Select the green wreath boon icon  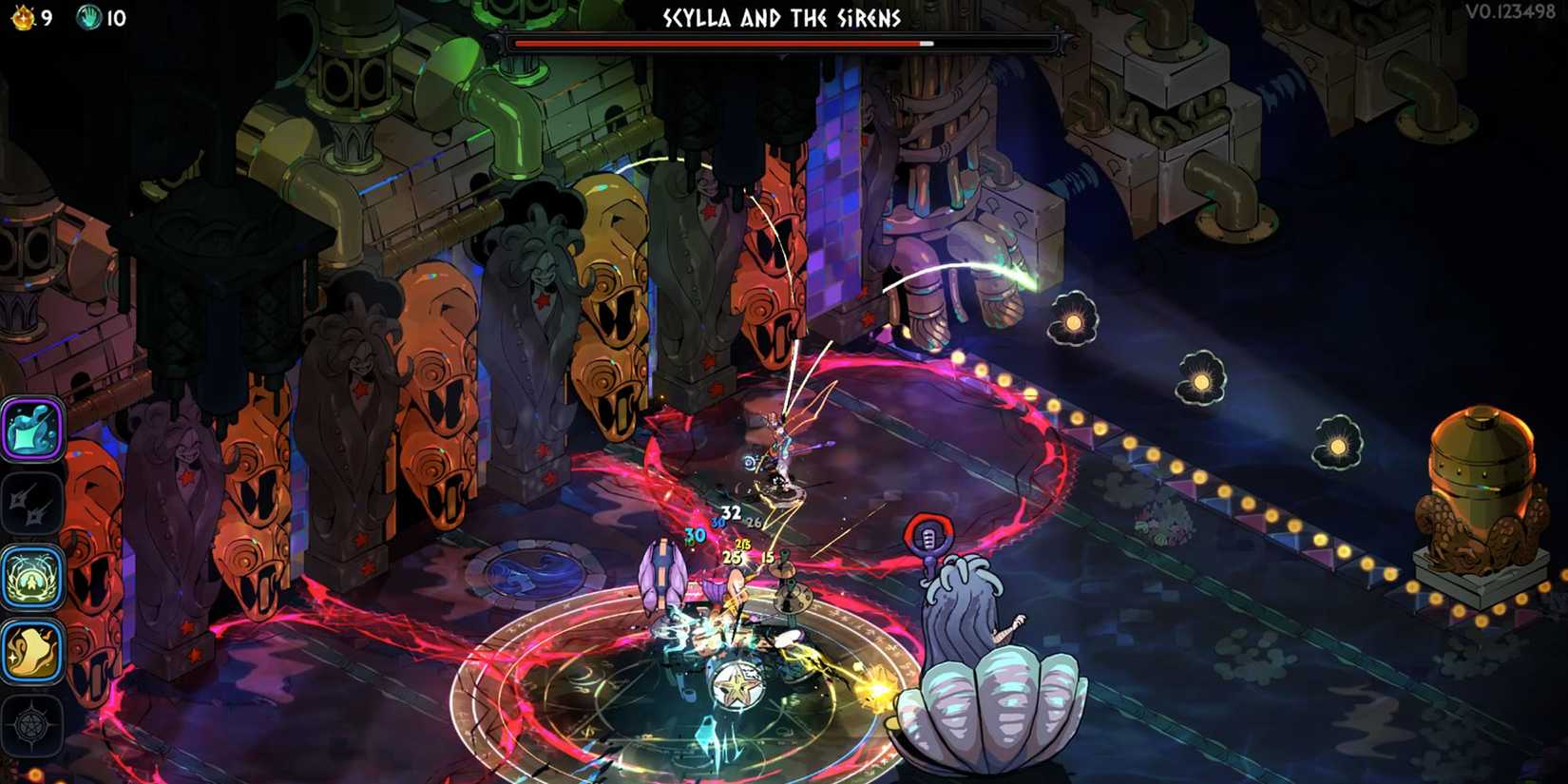pyautogui.click(x=31, y=577)
